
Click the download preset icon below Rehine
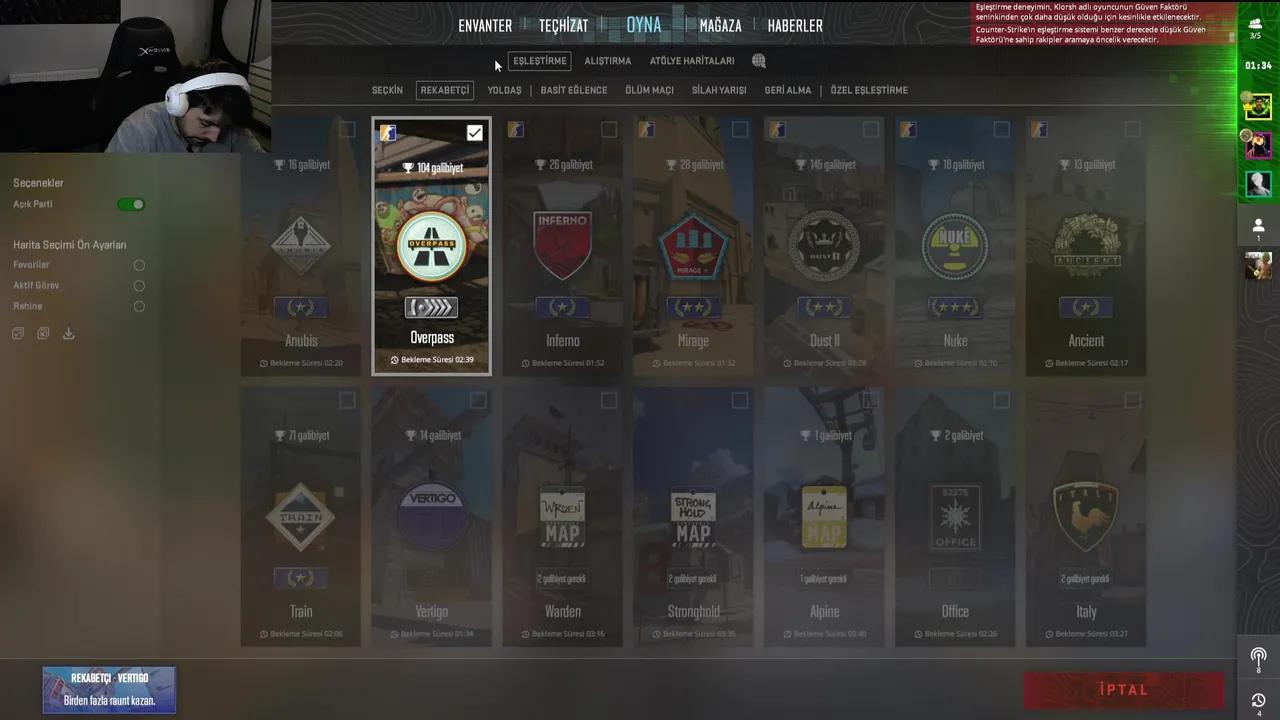68,333
